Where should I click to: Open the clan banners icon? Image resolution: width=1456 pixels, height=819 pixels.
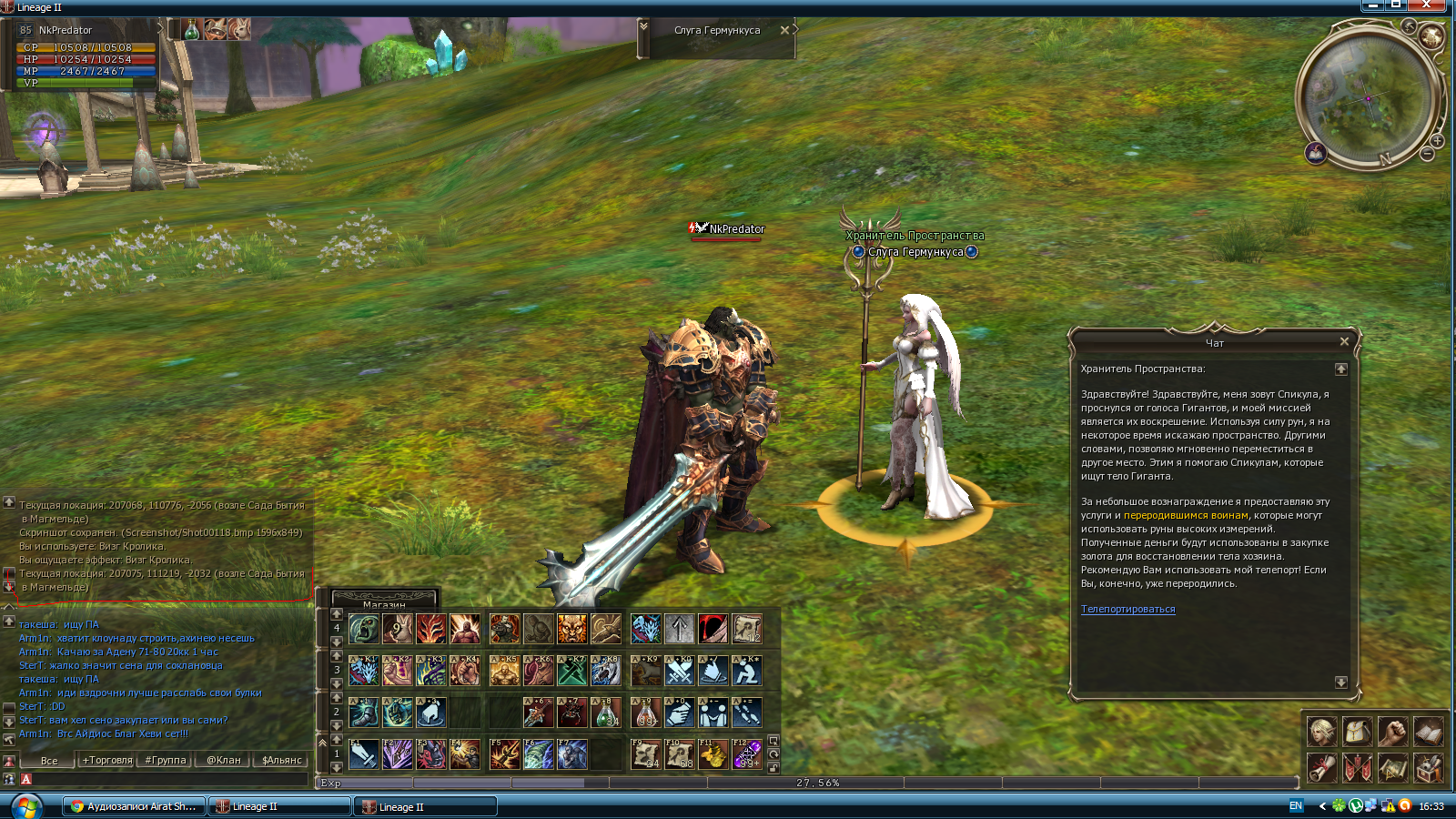[1357, 767]
